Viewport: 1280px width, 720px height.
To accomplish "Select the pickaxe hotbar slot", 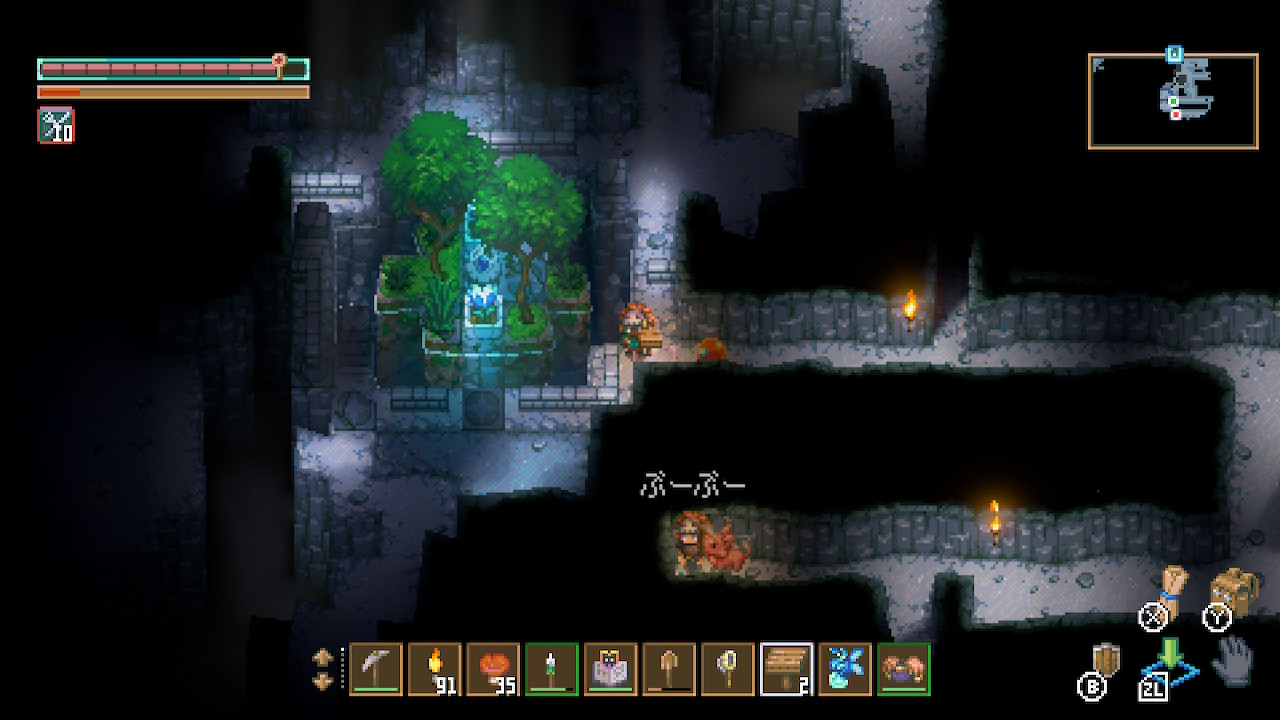I will pos(376,668).
